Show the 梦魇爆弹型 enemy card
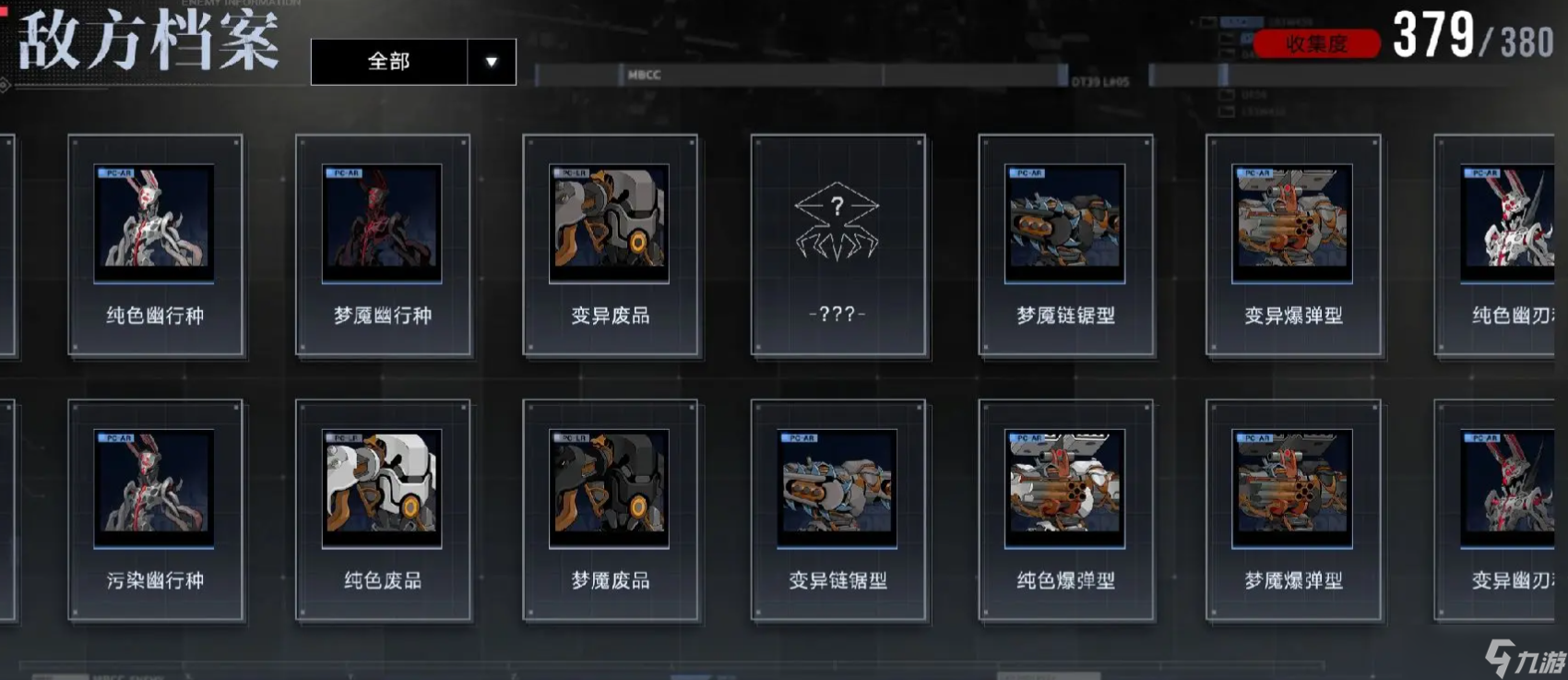Viewport: 1568px width, 680px height. 1293,509
